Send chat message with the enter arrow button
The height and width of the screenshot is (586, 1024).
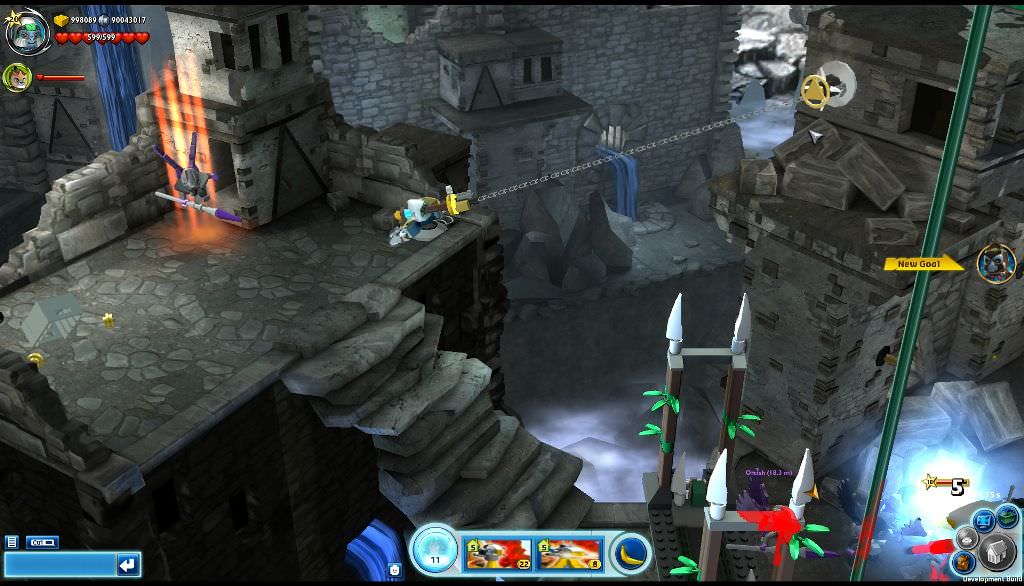pyautogui.click(x=128, y=565)
